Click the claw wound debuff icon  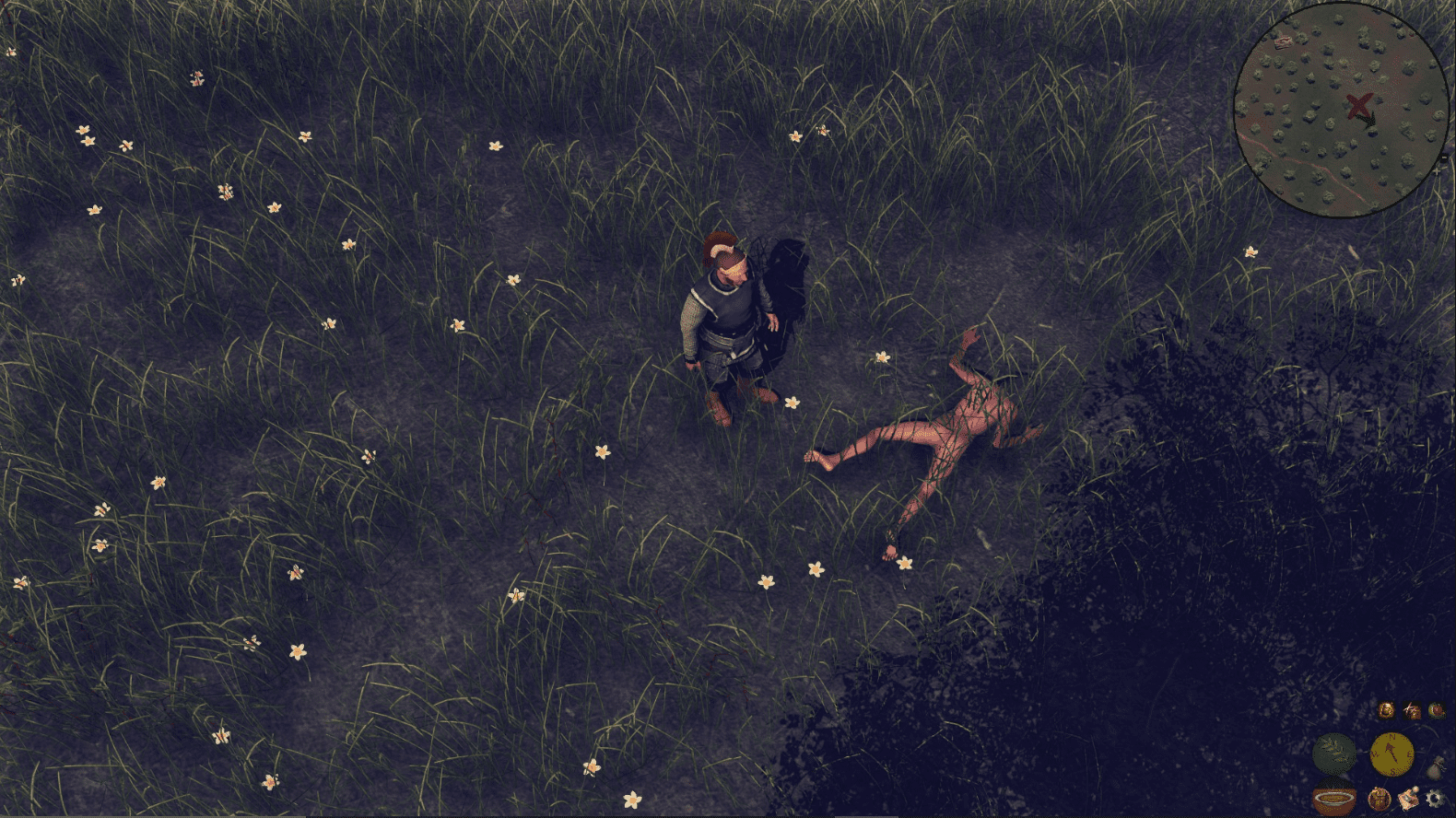point(1412,710)
